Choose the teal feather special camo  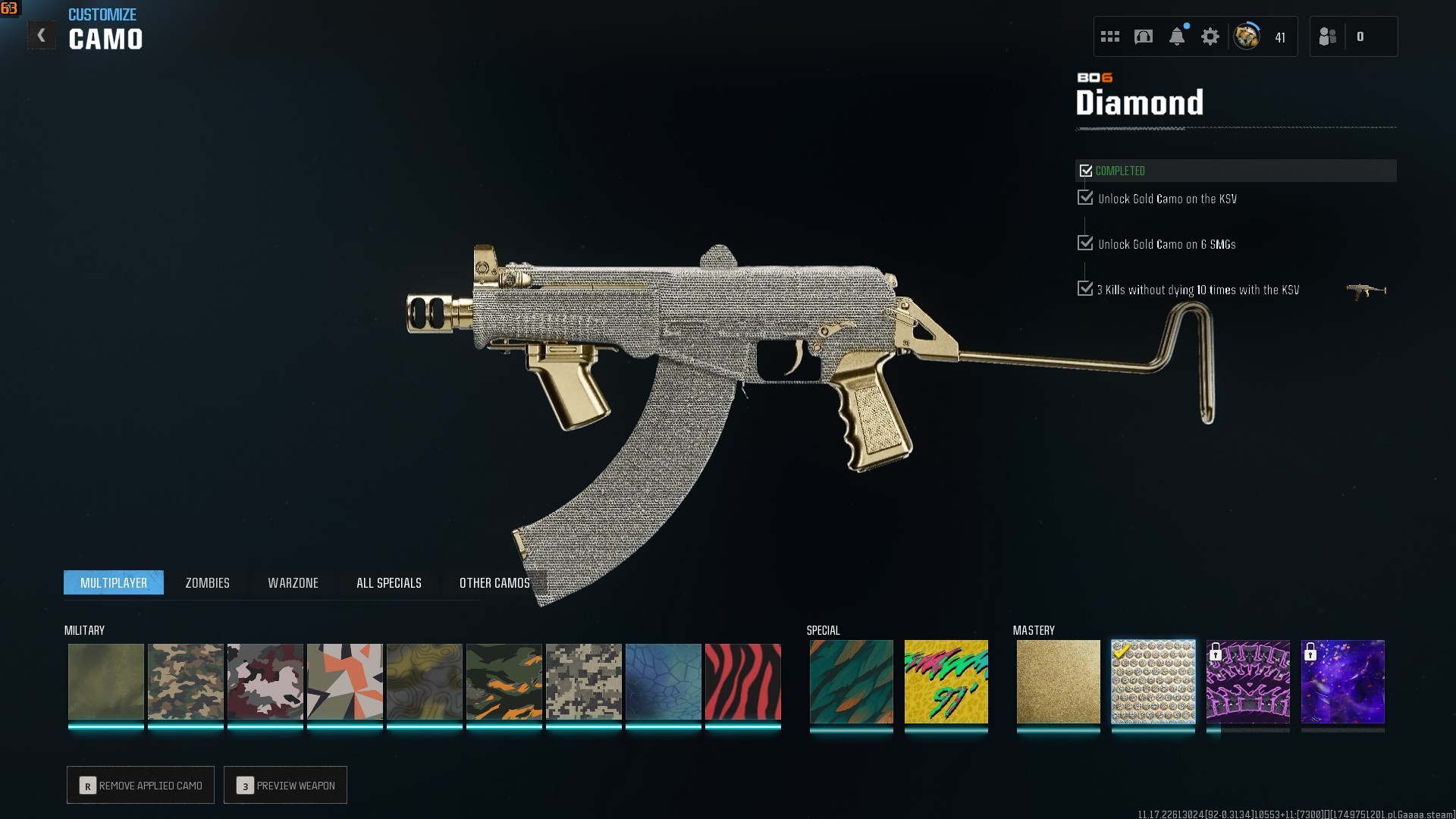(x=851, y=682)
